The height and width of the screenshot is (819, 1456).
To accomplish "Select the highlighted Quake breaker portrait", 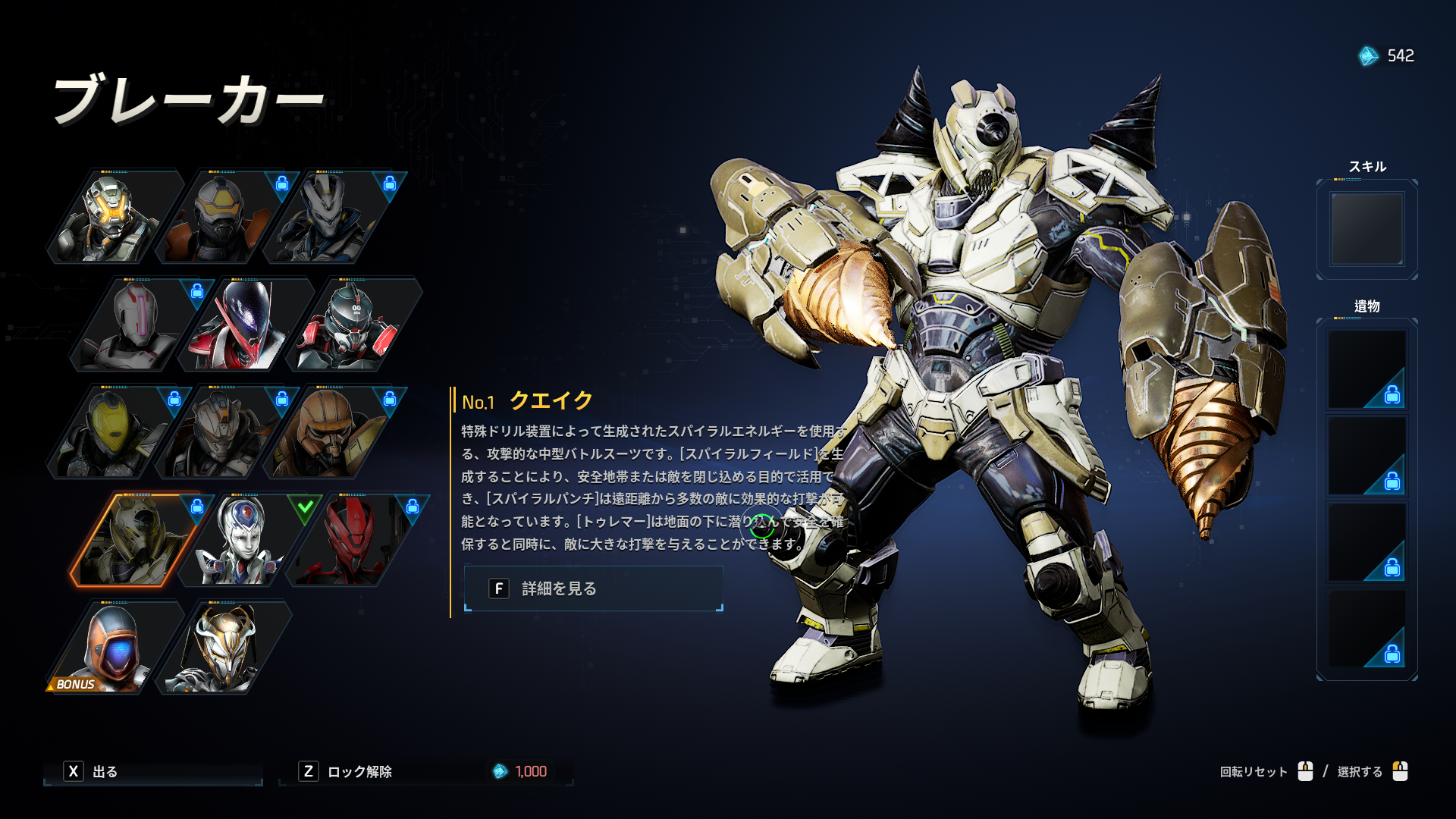I will (136, 540).
